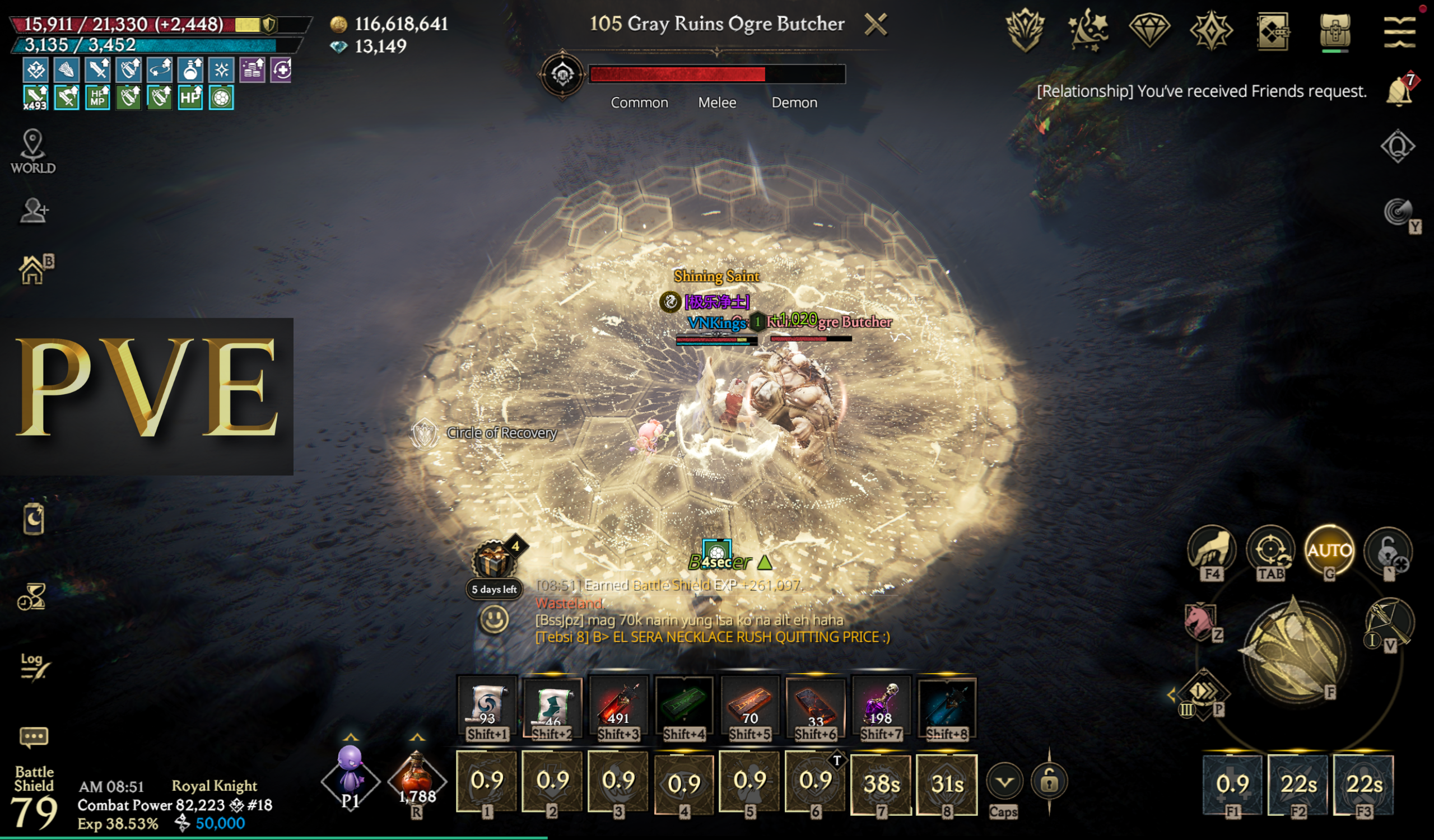Open the diamond shop icon
This screenshot has height=840, width=1434.
tap(1149, 30)
